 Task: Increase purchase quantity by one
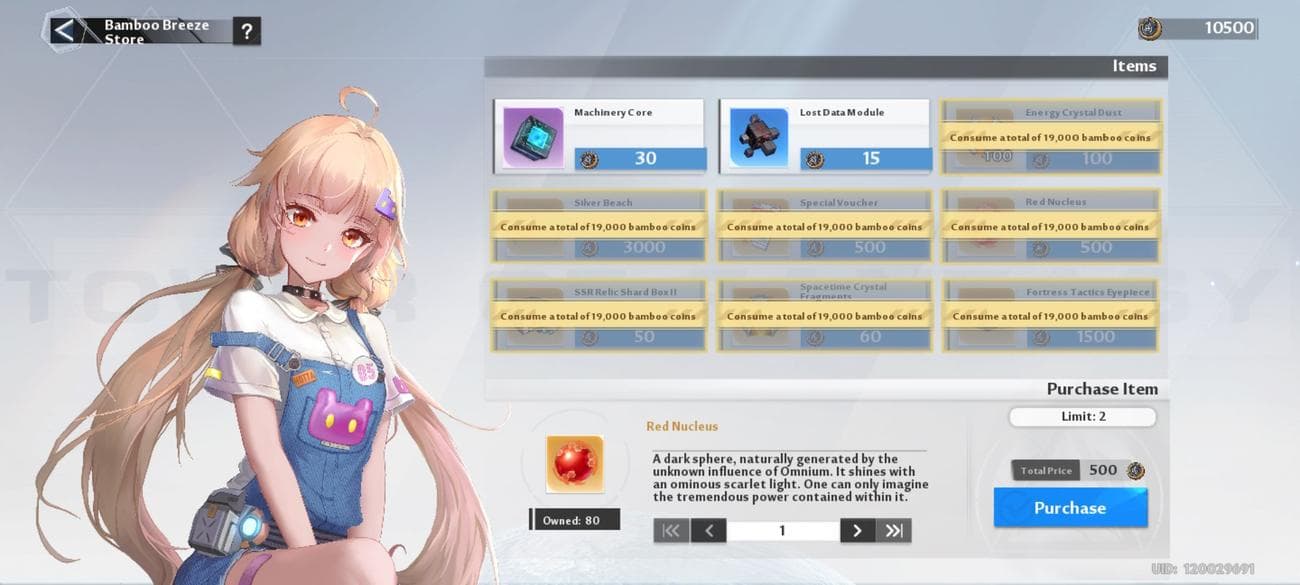[x=857, y=531]
